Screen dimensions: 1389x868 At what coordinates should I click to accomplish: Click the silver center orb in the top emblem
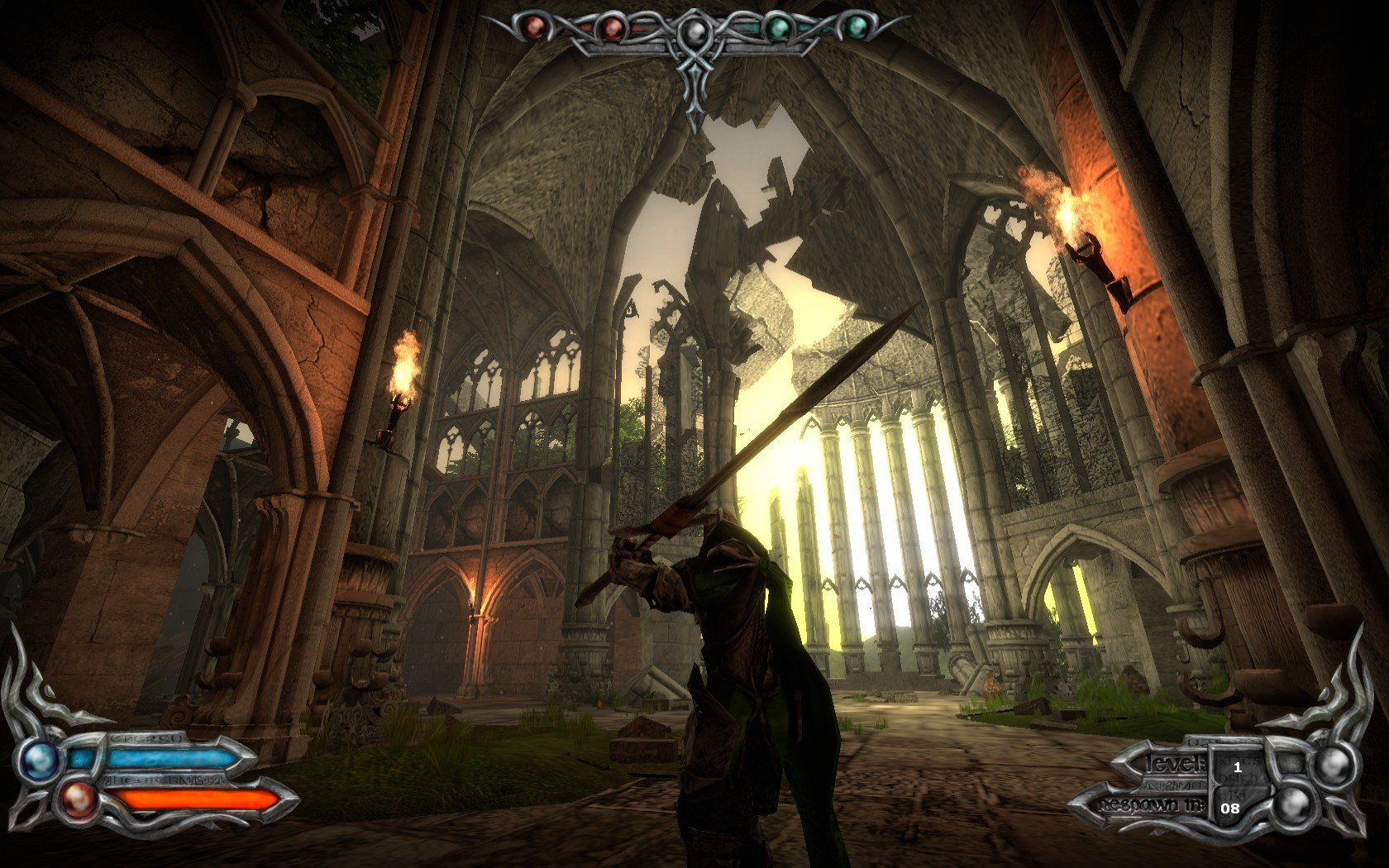(694, 30)
